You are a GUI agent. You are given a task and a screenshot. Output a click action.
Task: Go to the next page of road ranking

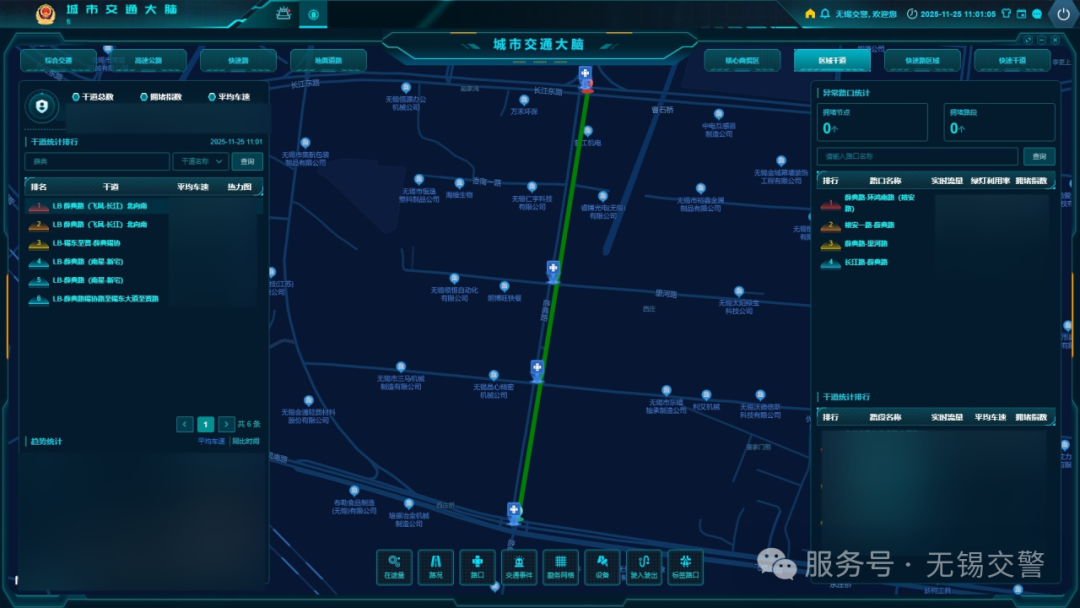click(227, 424)
